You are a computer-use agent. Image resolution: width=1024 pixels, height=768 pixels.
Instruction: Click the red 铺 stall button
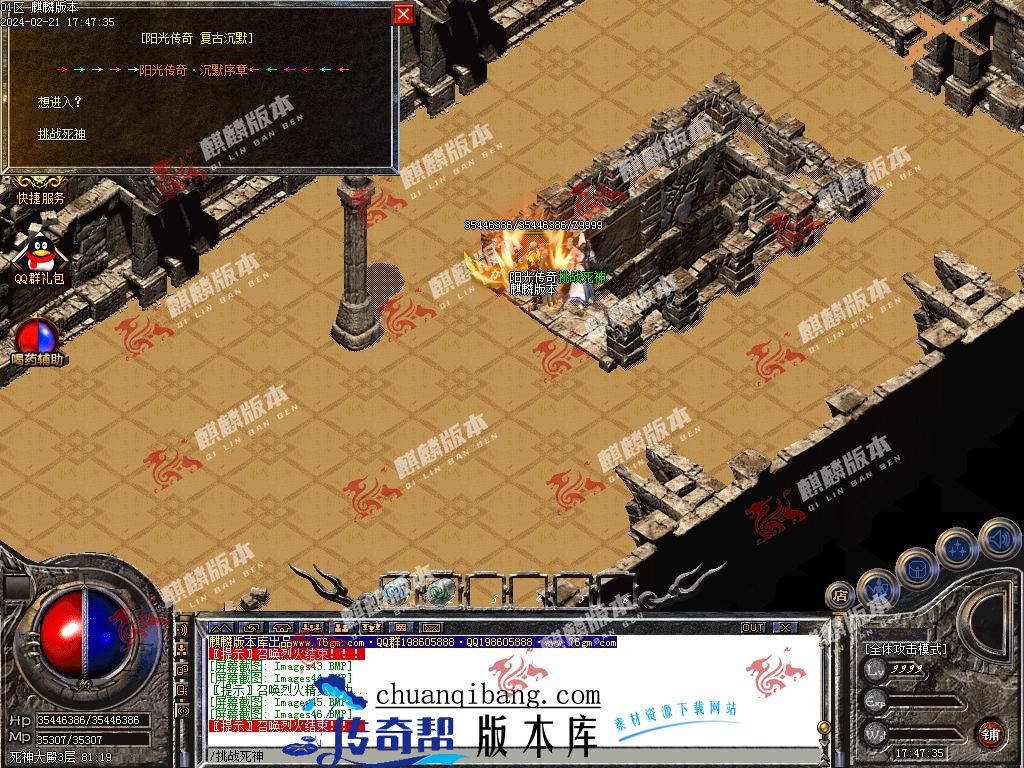tap(990, 734)
